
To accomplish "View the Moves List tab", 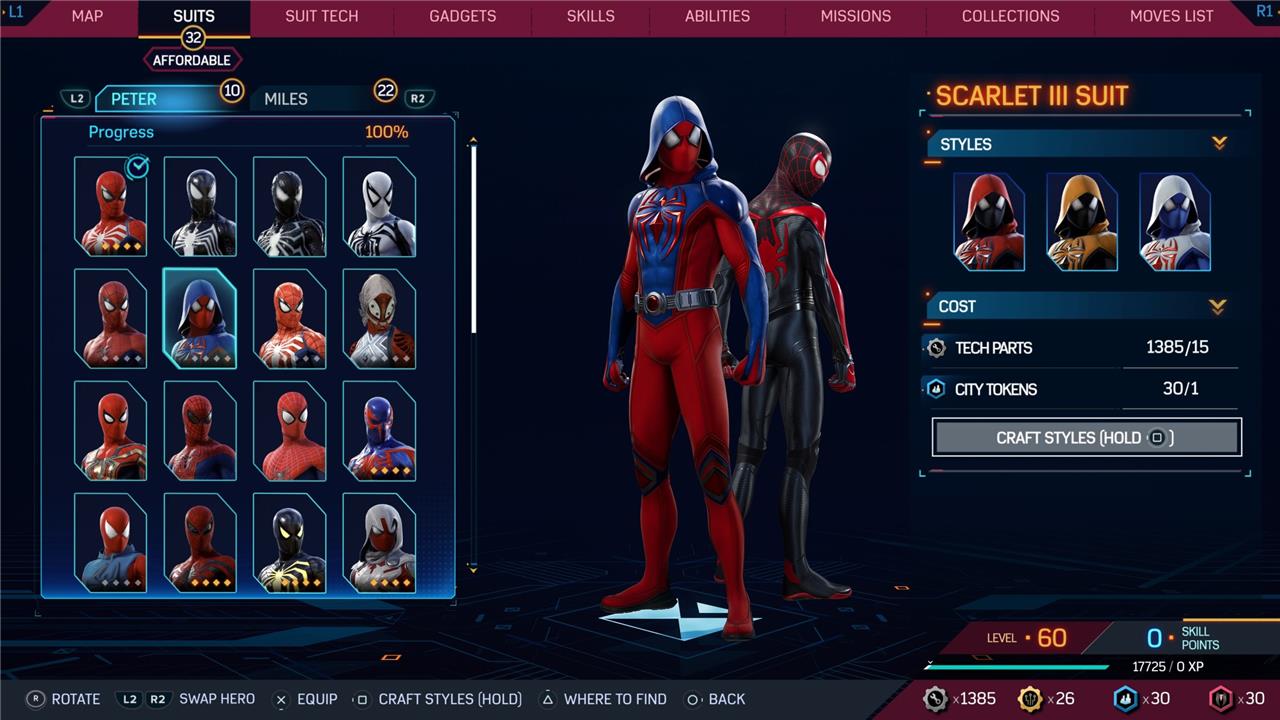I will 1171,16.
